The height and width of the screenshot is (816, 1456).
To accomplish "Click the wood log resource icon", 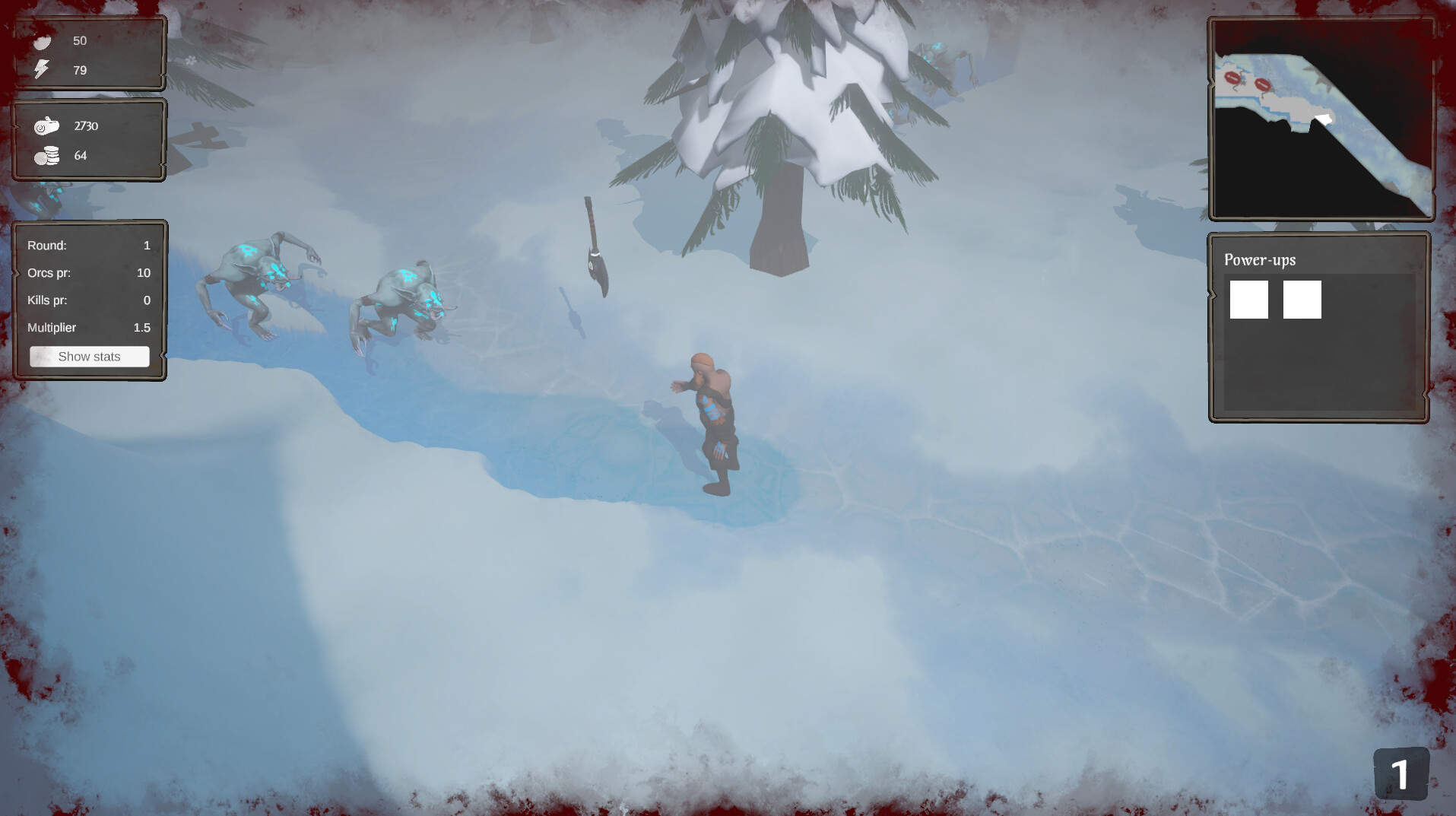I will pos(46,125).
